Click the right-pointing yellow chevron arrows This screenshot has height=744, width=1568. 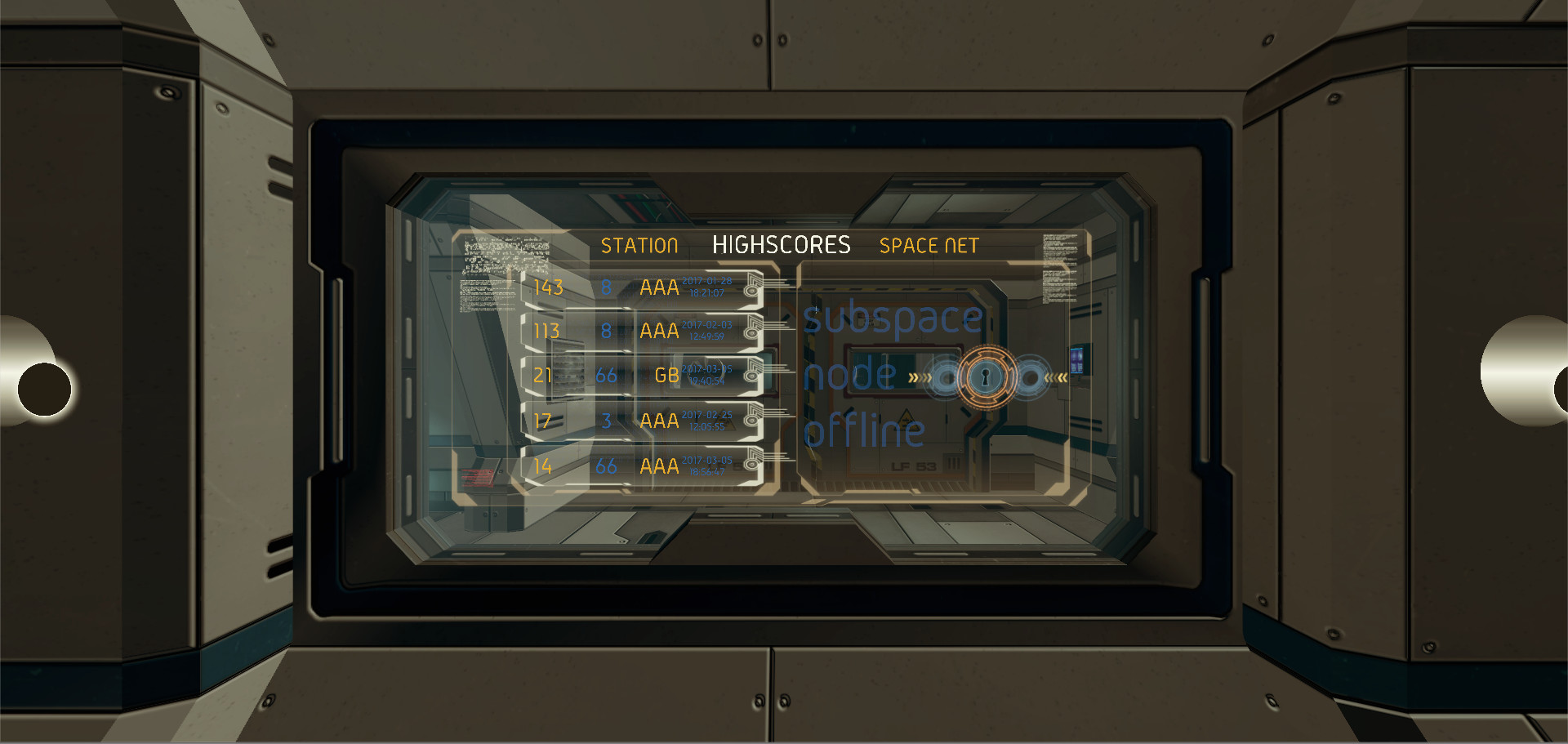click(920, 376)
